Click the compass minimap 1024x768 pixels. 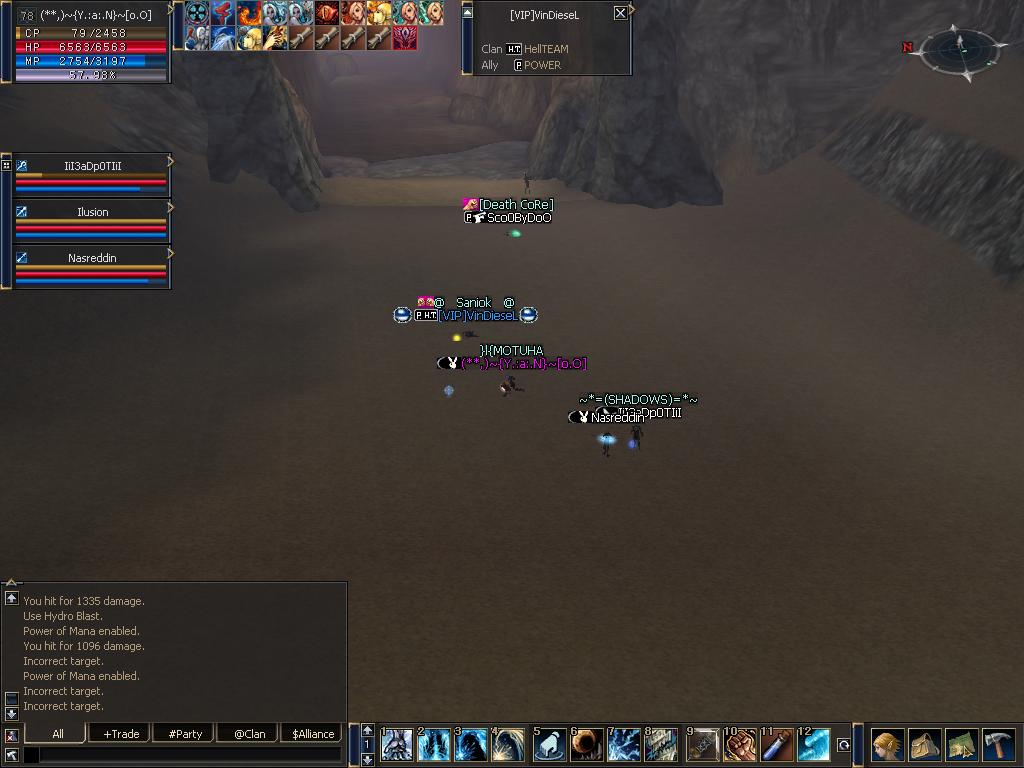959,50
